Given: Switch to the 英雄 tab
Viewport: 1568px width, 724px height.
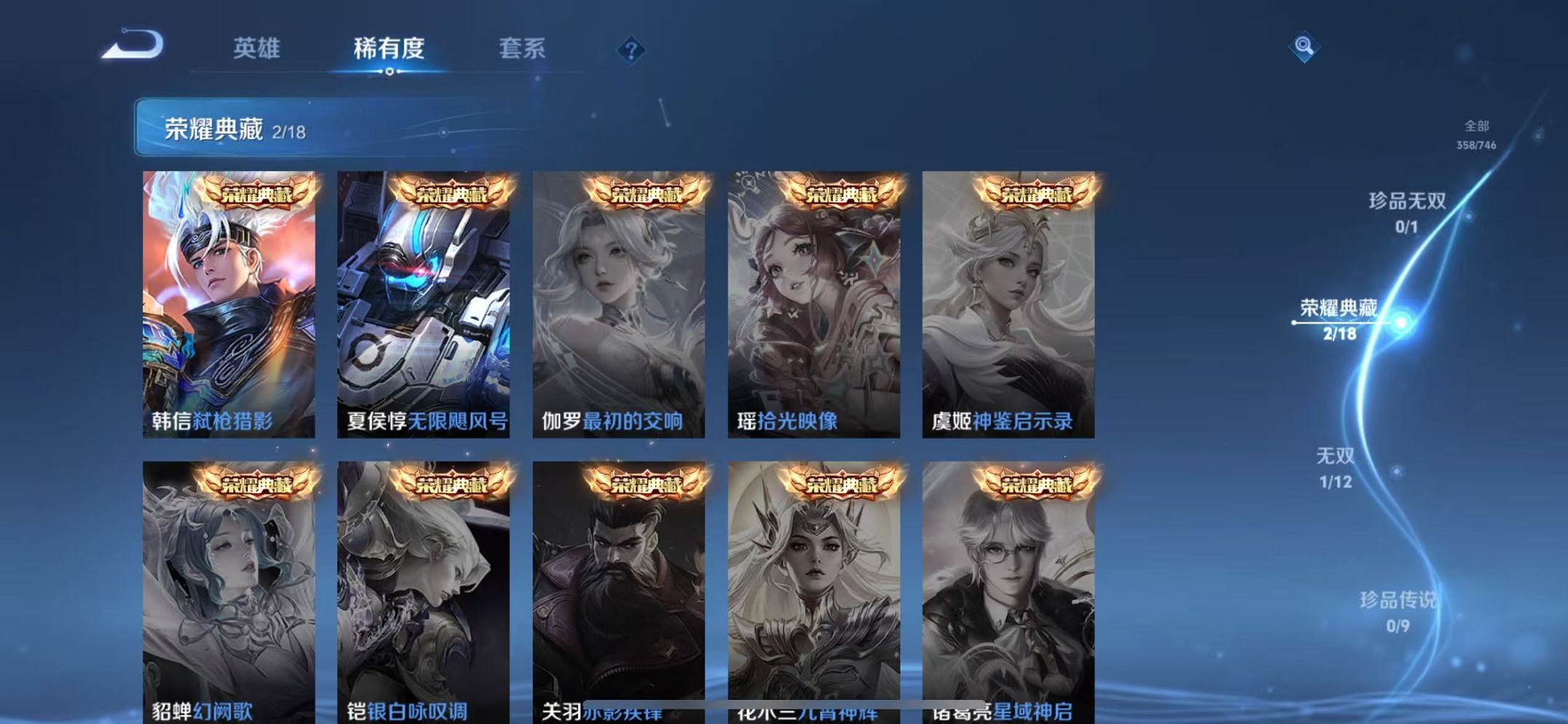Looking at the screenshot, I should [256, 48].
